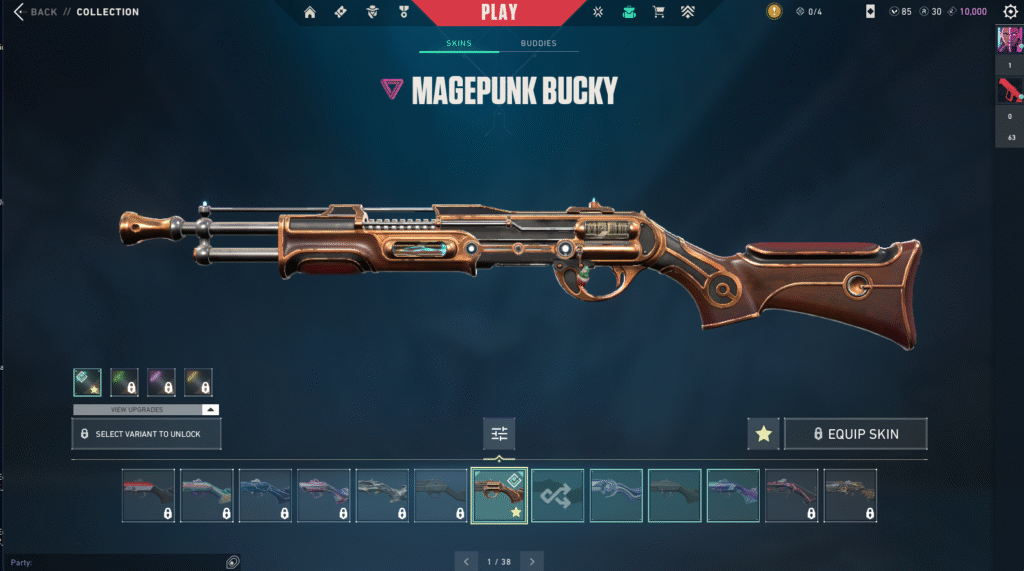1024x571 pixels.
Task: Expand the View Upgrades bar
Action: (146, 410)
